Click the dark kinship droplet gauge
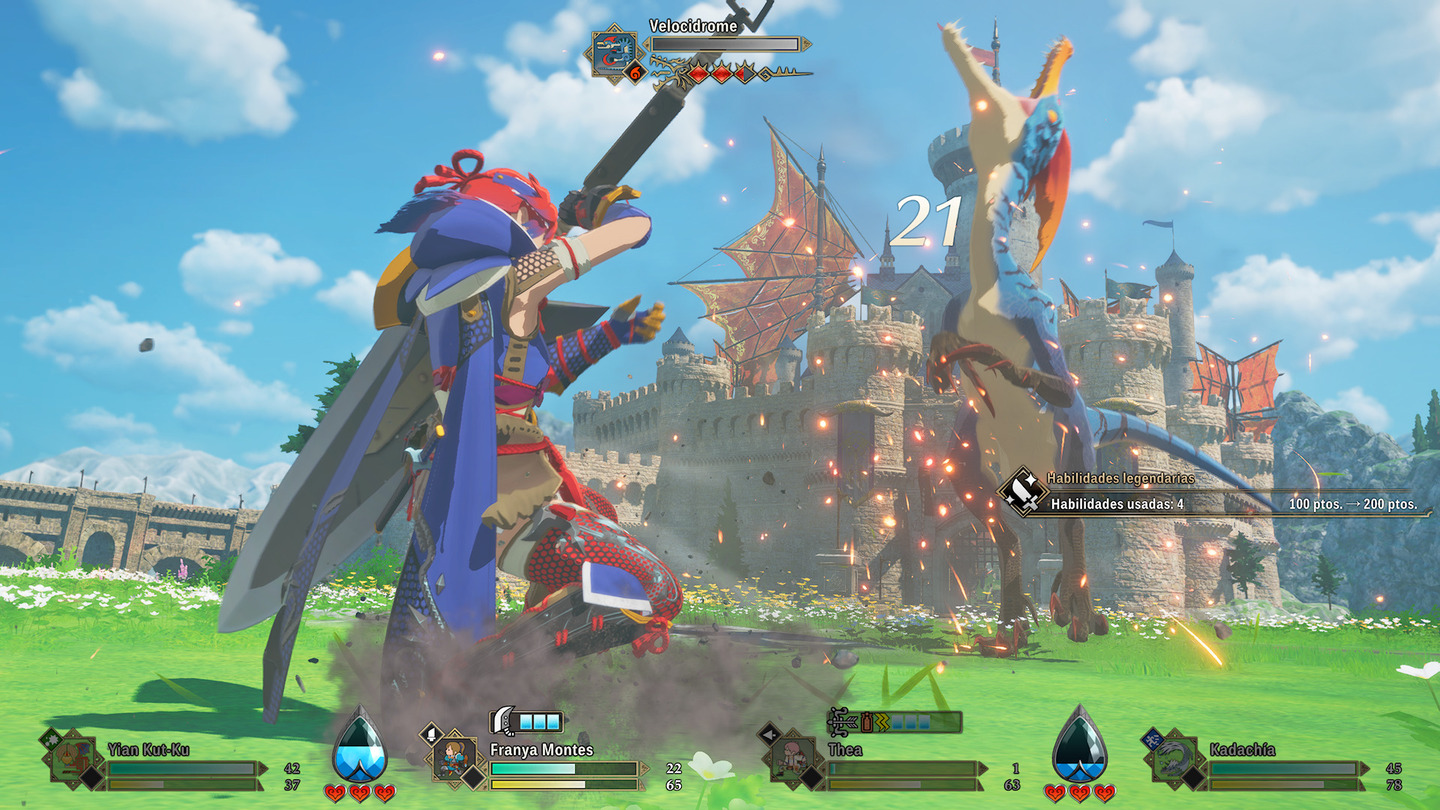1440x810 pixels. [1079, 745]
